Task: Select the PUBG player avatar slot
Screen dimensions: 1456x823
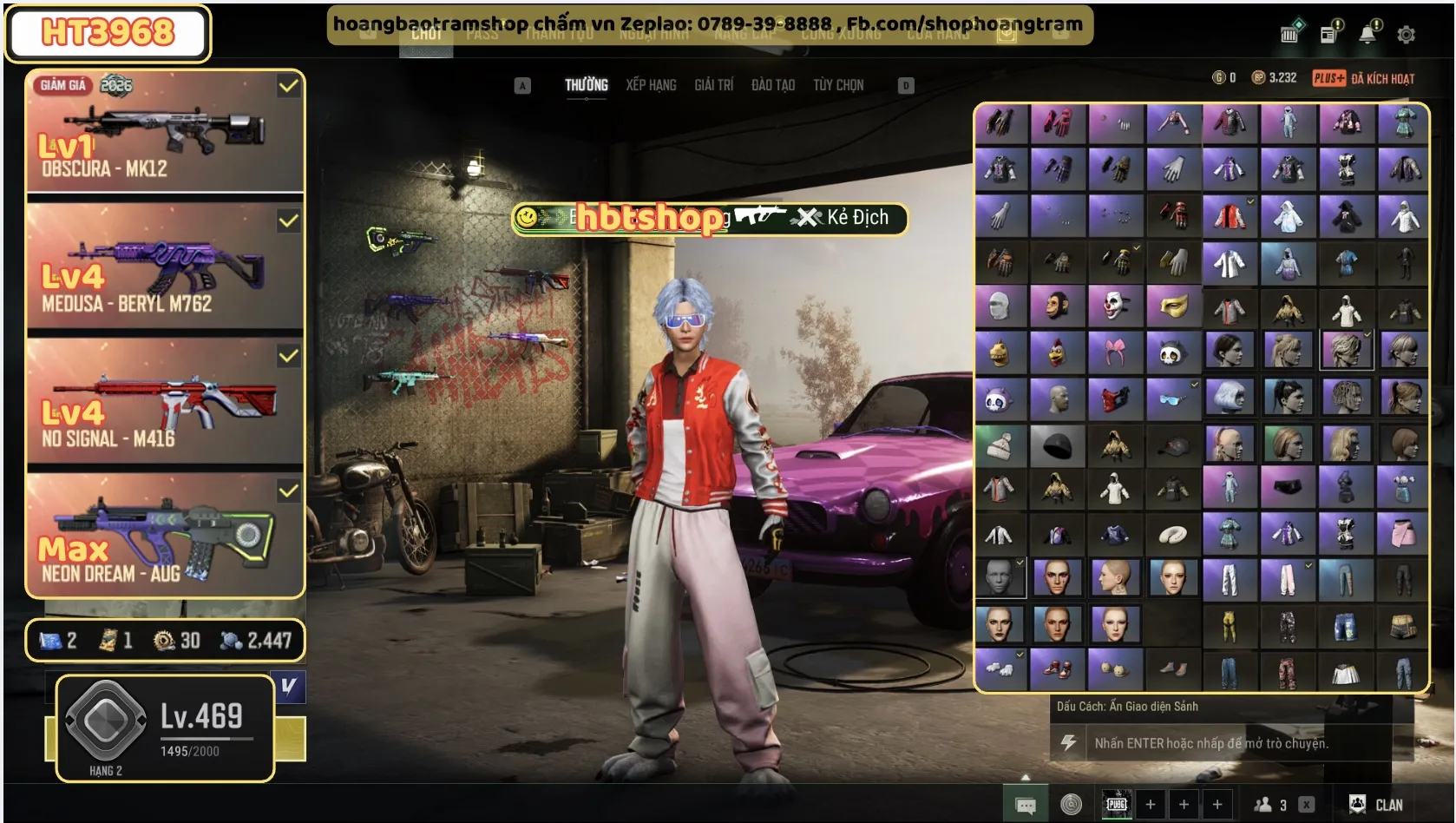Action: (1117, 805)
